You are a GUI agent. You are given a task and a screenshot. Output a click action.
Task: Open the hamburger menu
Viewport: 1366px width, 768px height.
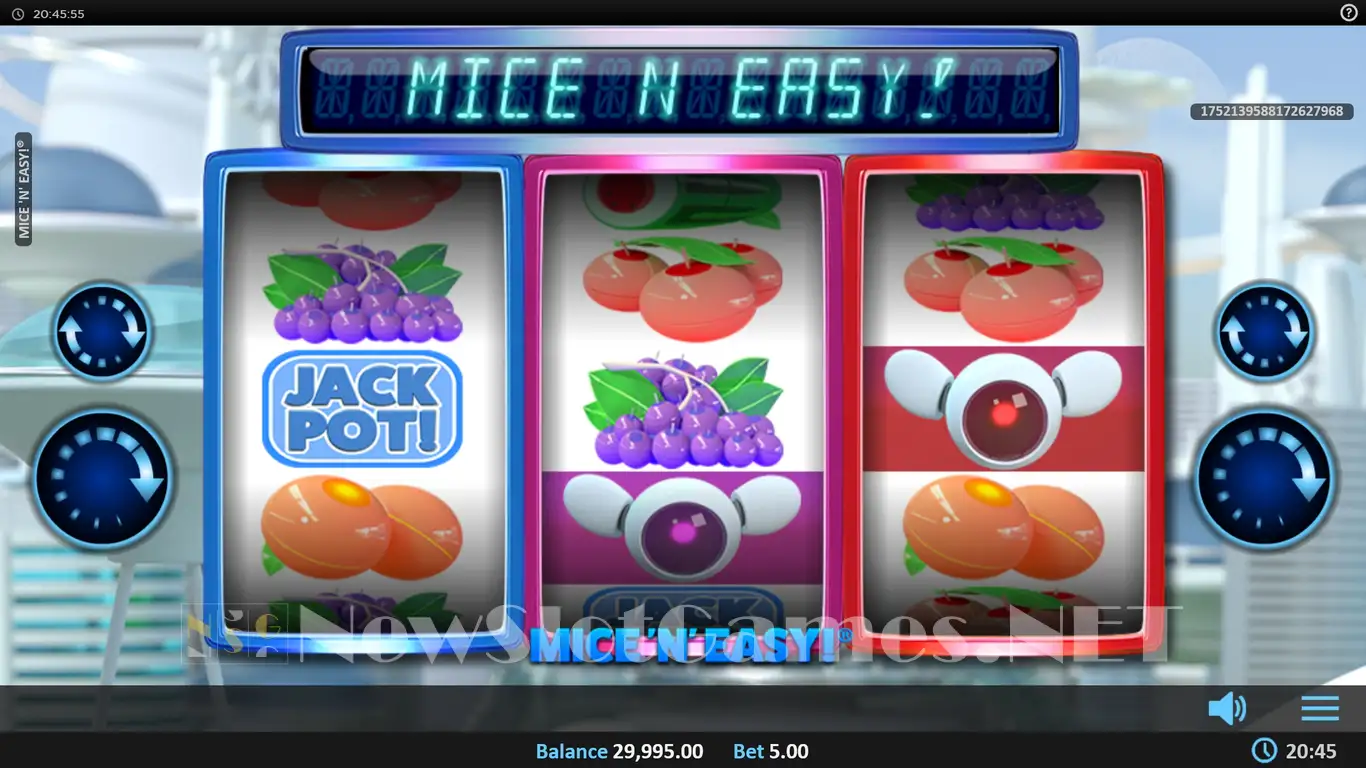pyautogui.click(x=1320, y=708)
